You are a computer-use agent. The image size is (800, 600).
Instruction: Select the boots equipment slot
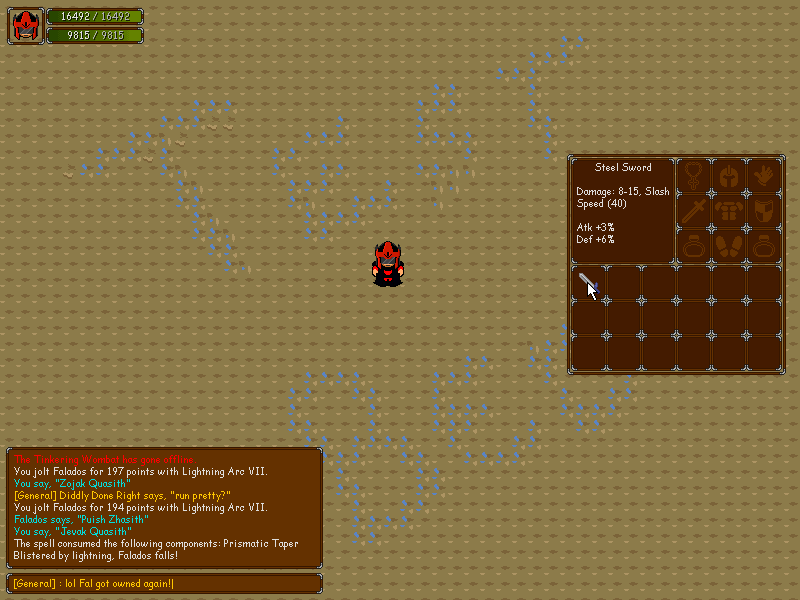(729, 246)
